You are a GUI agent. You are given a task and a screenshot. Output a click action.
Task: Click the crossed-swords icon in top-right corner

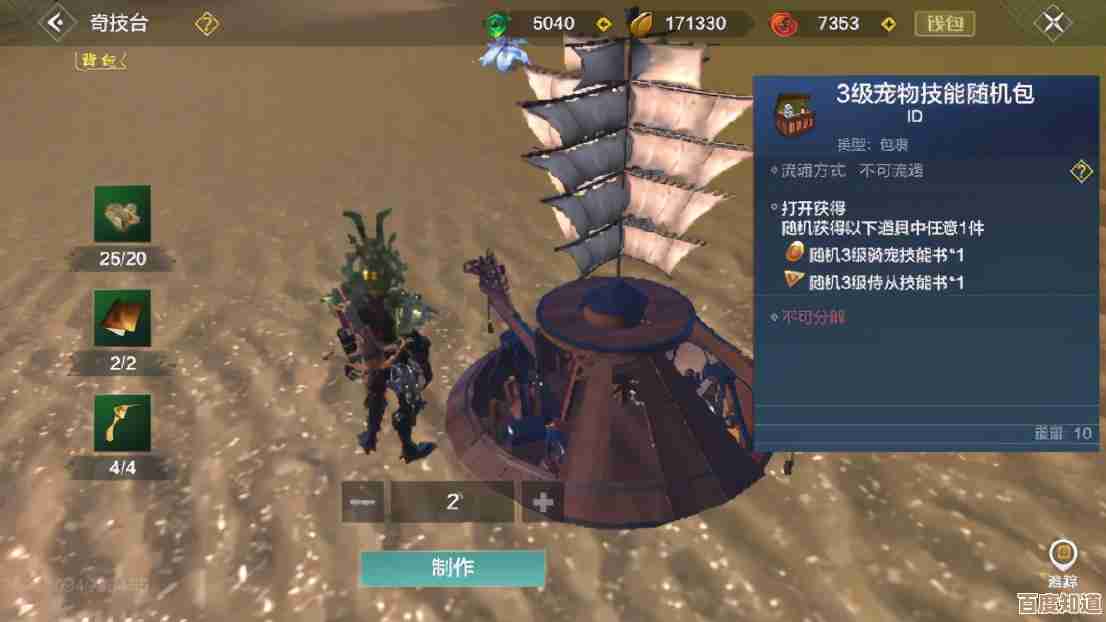click(1053, 23)
